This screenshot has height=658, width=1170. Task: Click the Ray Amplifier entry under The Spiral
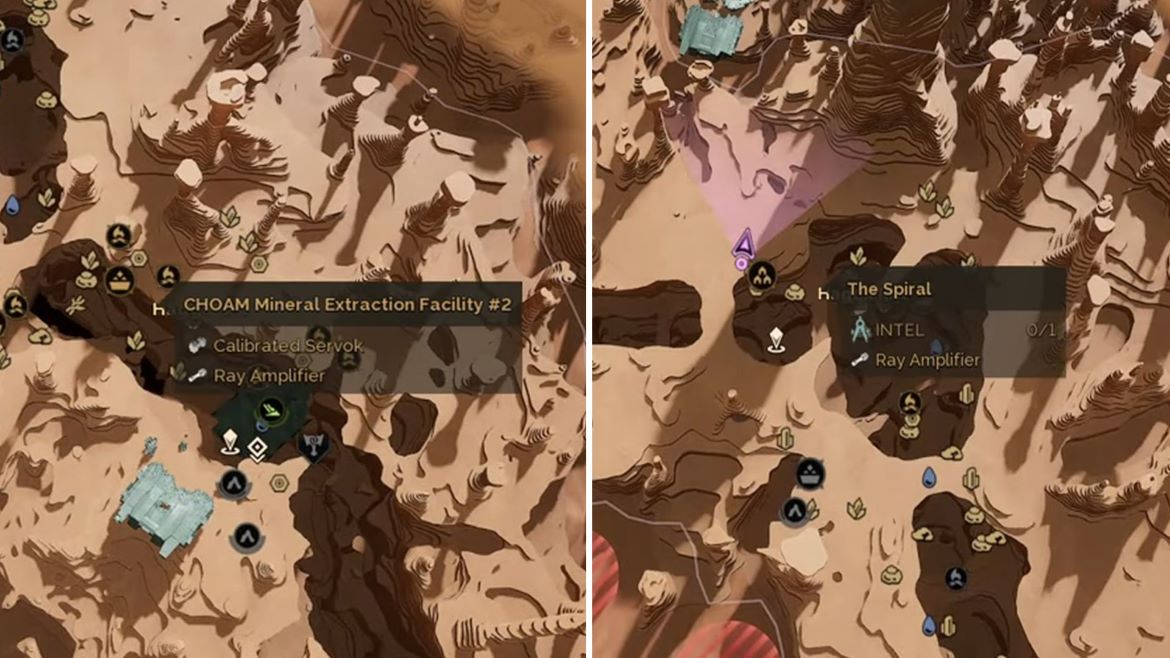(x=927, y=360)
